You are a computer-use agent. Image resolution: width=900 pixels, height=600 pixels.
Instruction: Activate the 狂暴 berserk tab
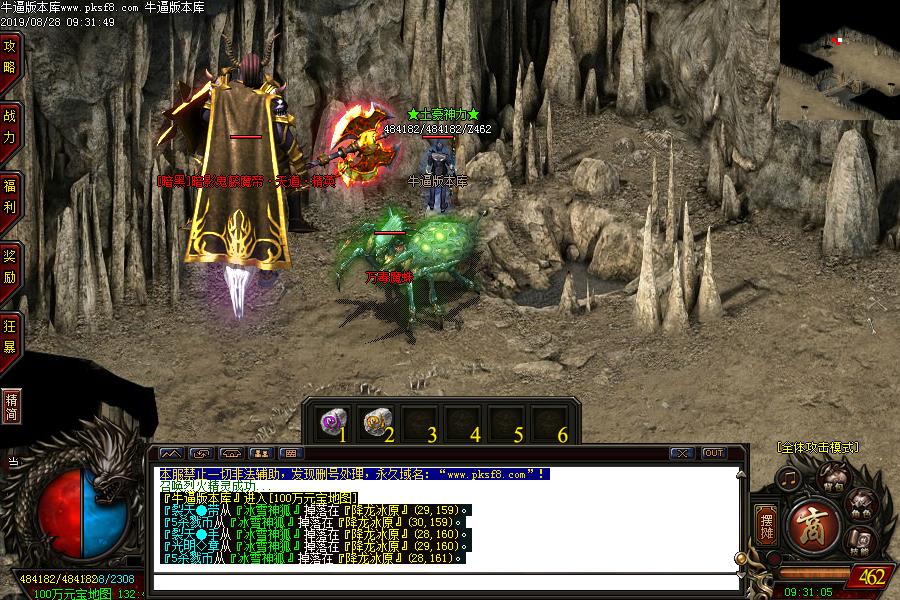[10, 335]
